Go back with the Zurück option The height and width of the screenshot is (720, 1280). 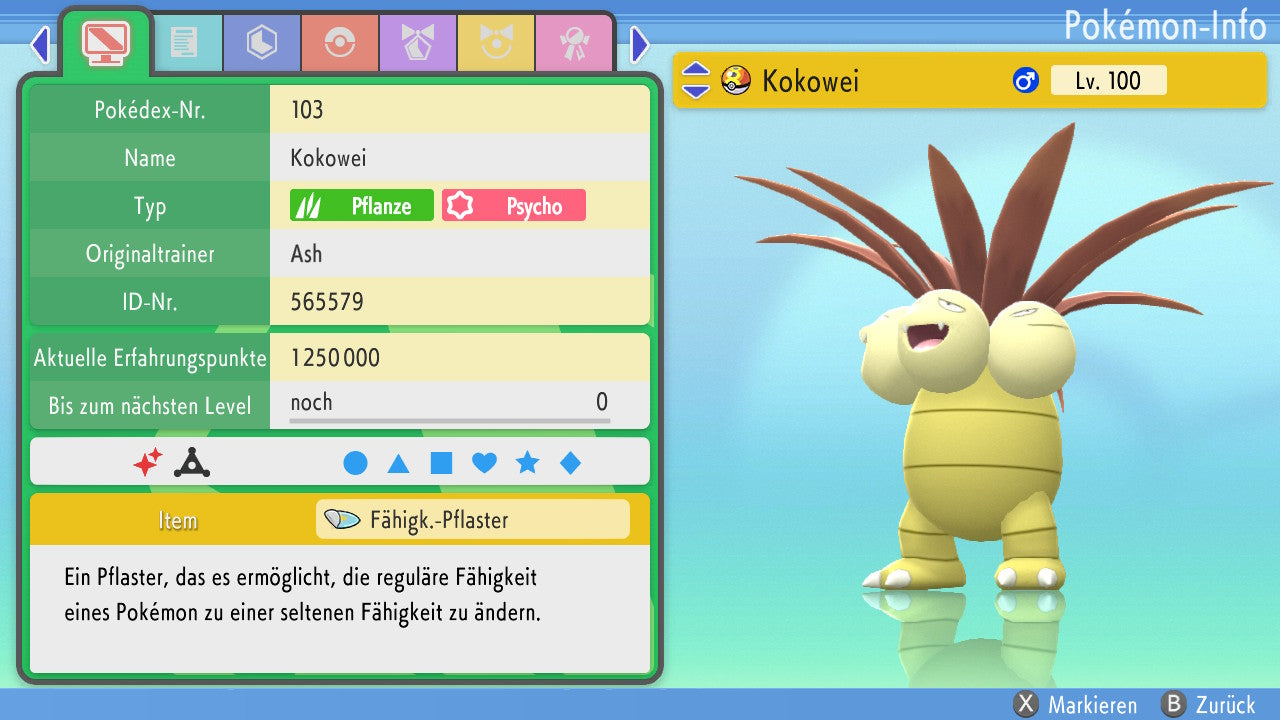click(1208, 705)
